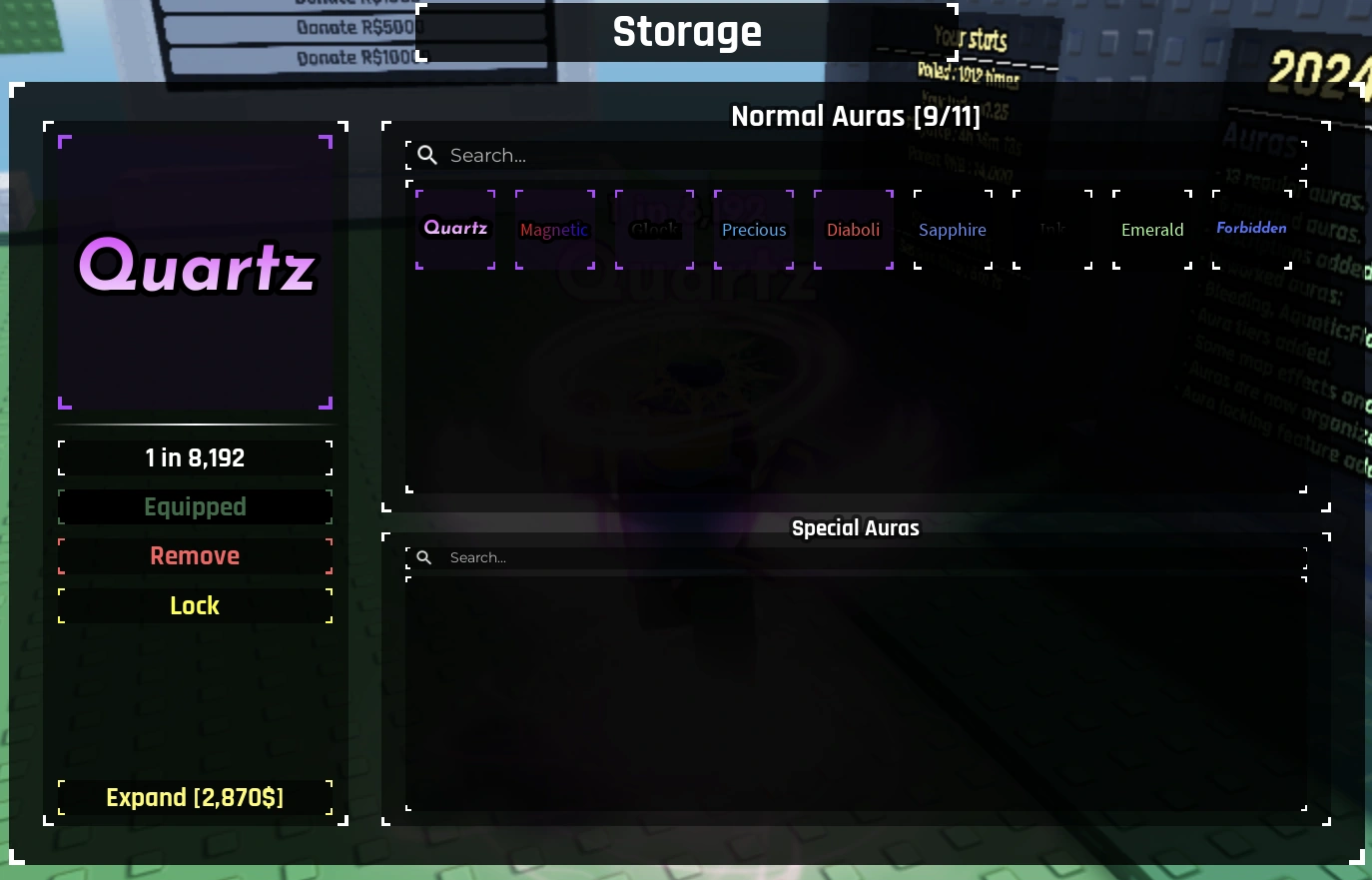
Task: Switch to the Normal Auras section
Action: click(856, 117)
